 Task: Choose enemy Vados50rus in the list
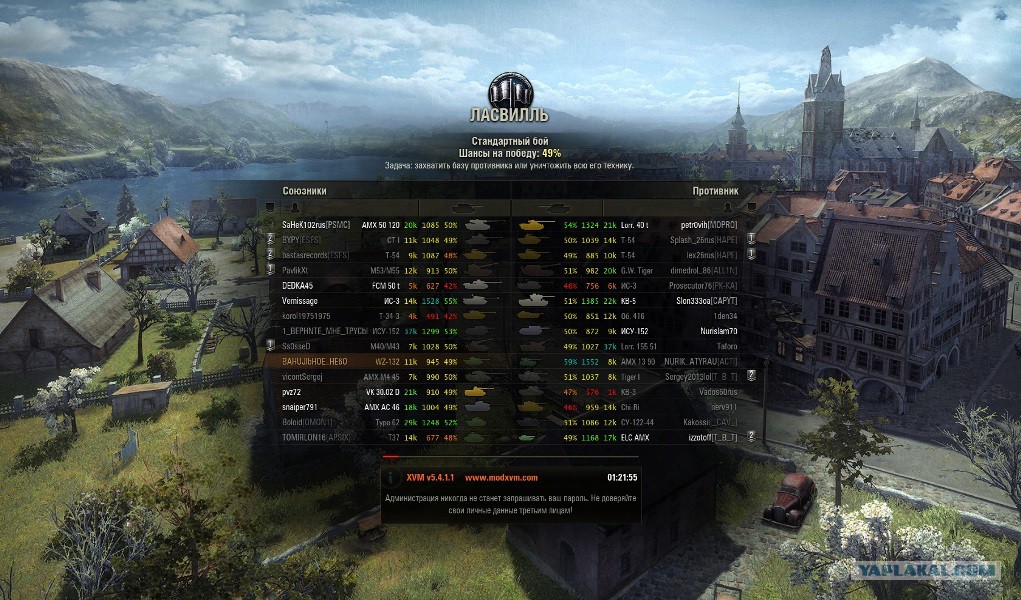tap(713, 392)
